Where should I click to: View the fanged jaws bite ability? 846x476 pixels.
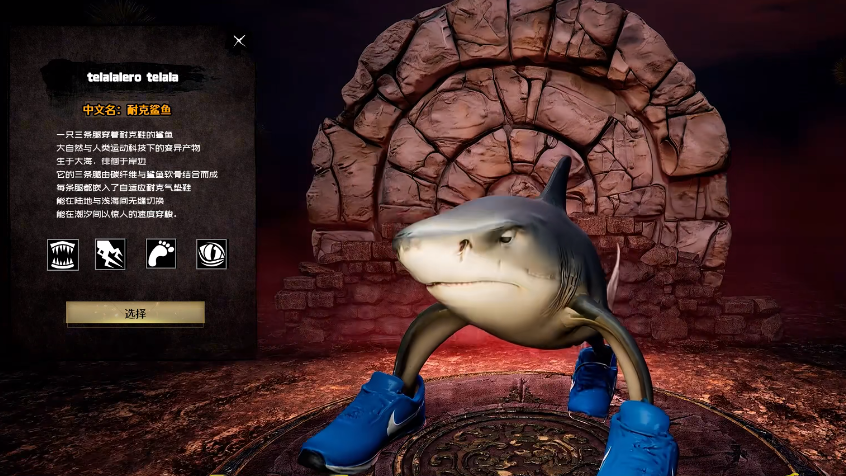click(62, 254)
